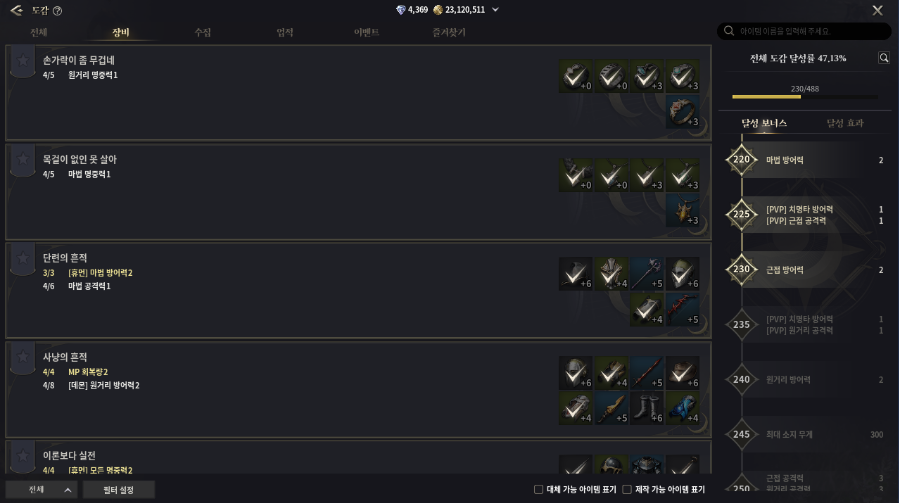Image resolution: width=899 pixels, height=503 pixels.
Task: Switch to the 전체 tab
Action: click(x=38, y=32)
